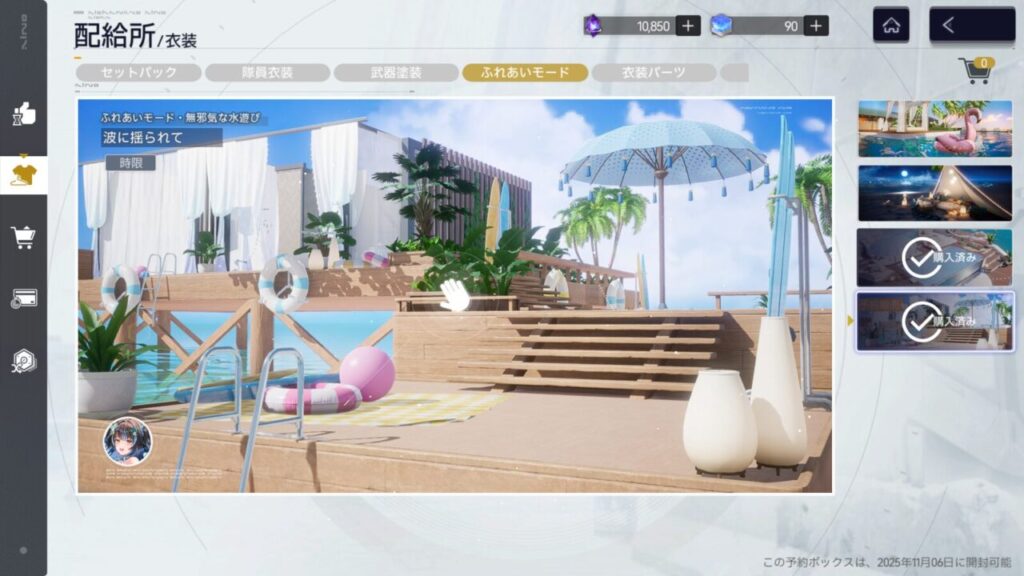Choose the ふれあいモード tab
1024x576 pixels.
point(524,72)
